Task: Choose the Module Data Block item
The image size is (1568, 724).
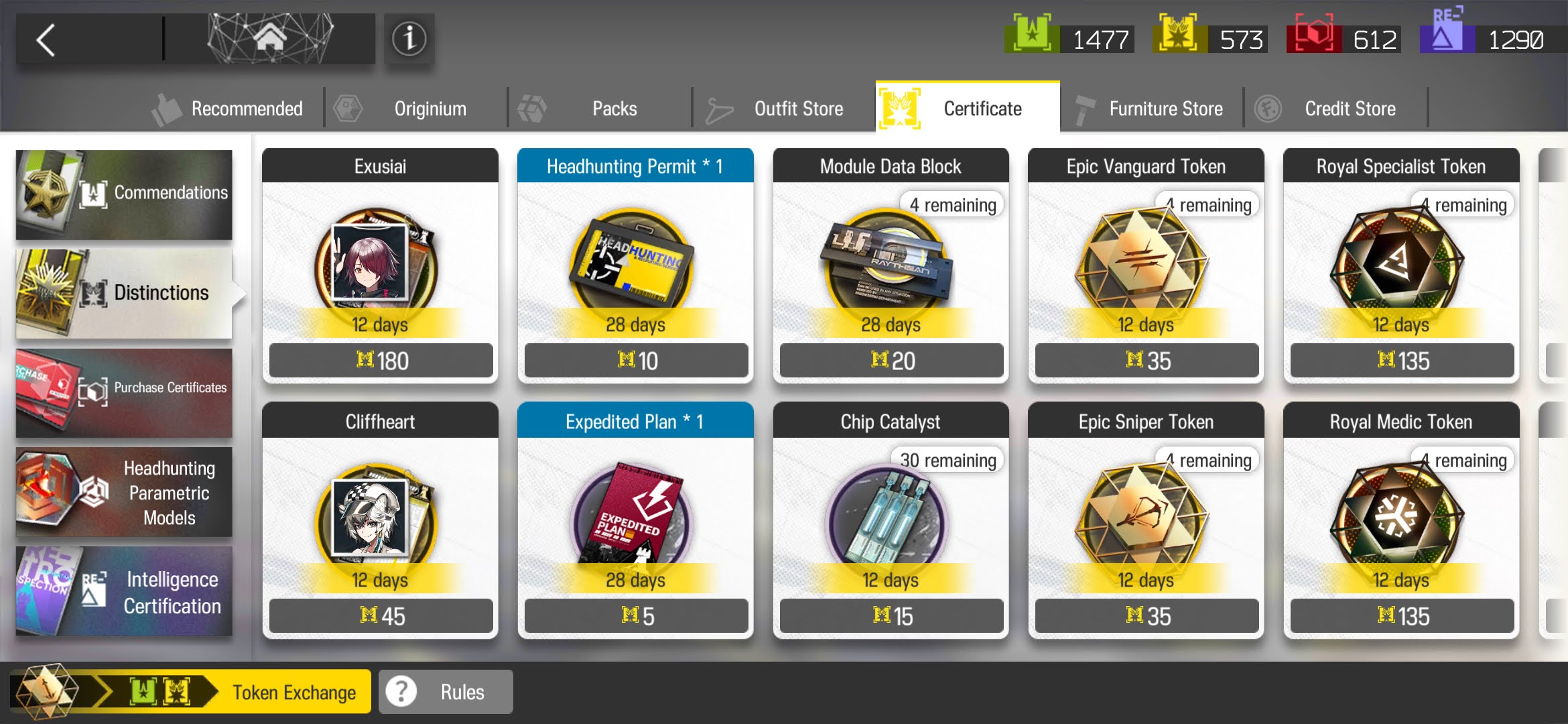Action: click(x=891, y=265)
